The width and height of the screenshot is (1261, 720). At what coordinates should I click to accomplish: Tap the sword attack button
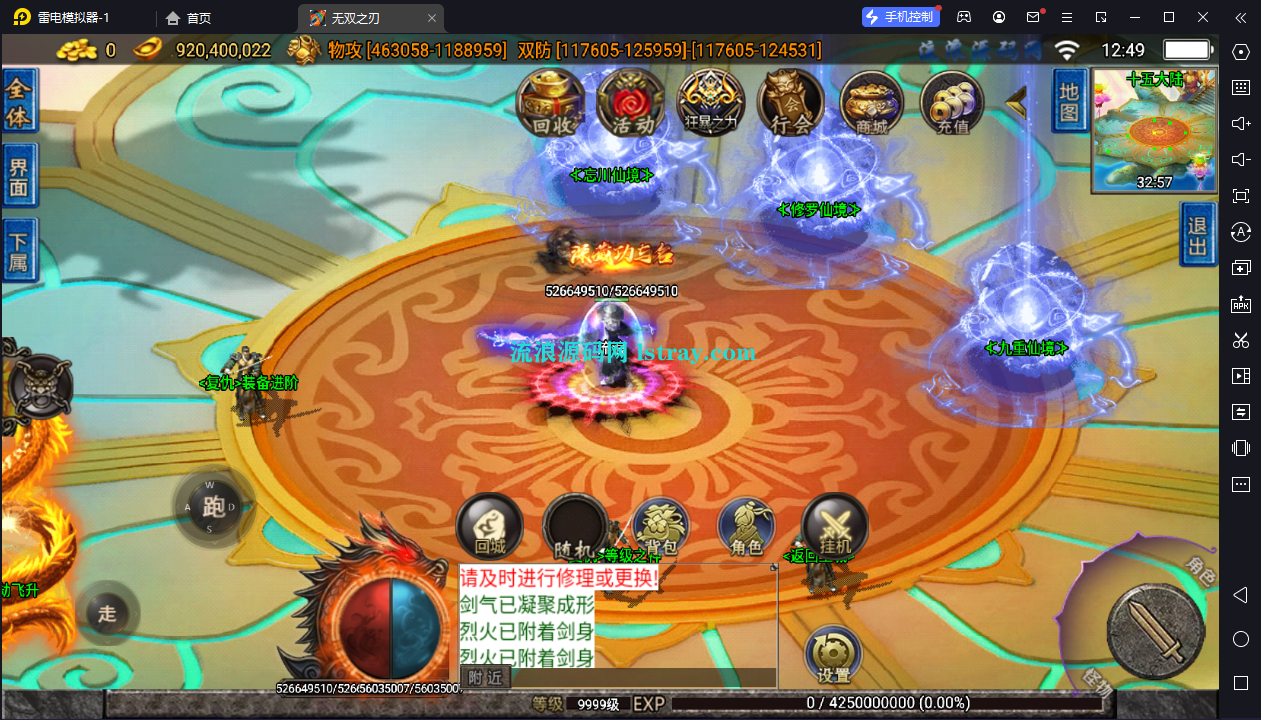tap(1155, 632)
